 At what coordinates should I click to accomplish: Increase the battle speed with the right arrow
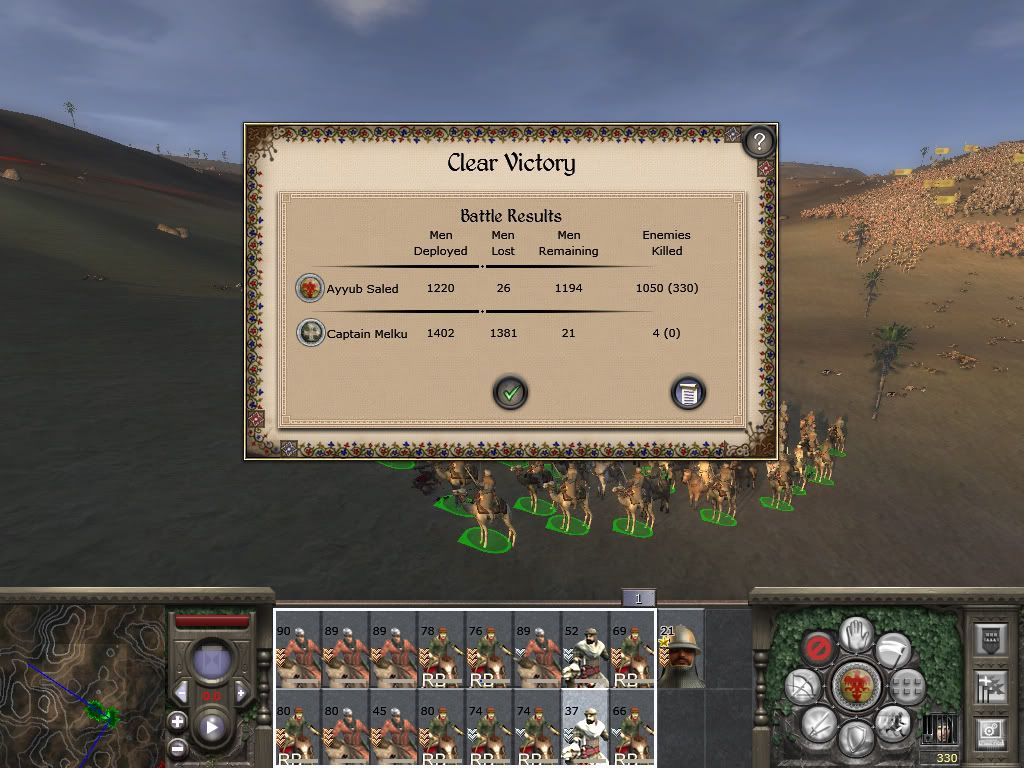tap(241, 693)
